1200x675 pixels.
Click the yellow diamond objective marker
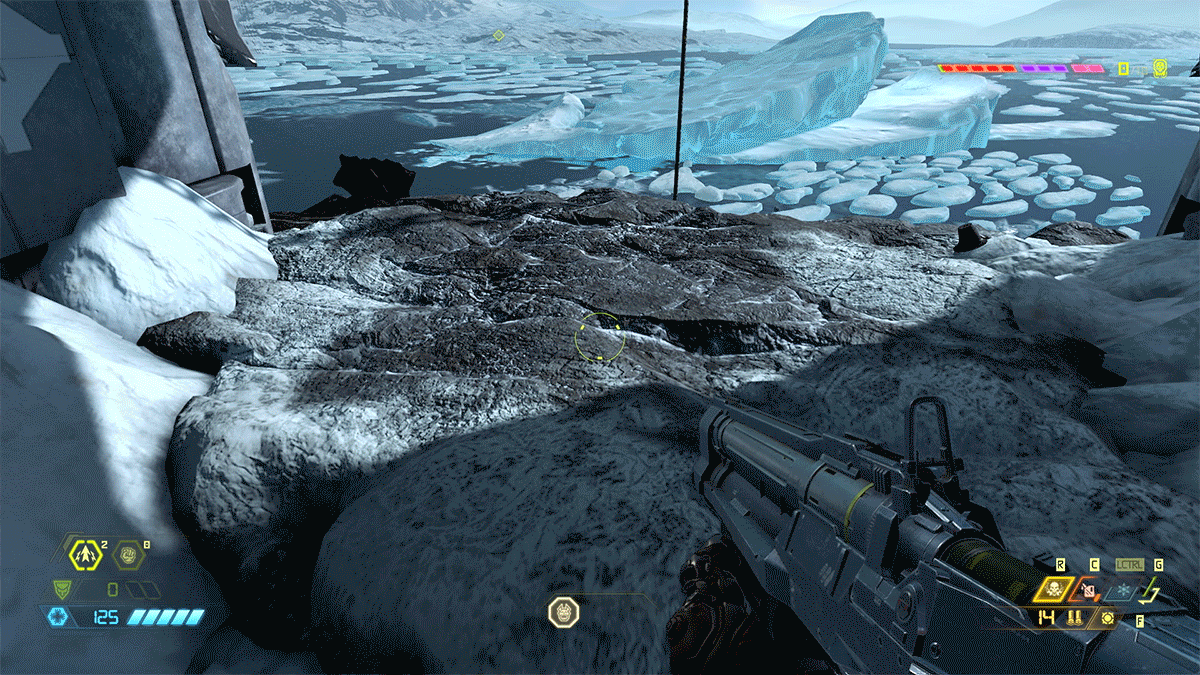(498, 36)
